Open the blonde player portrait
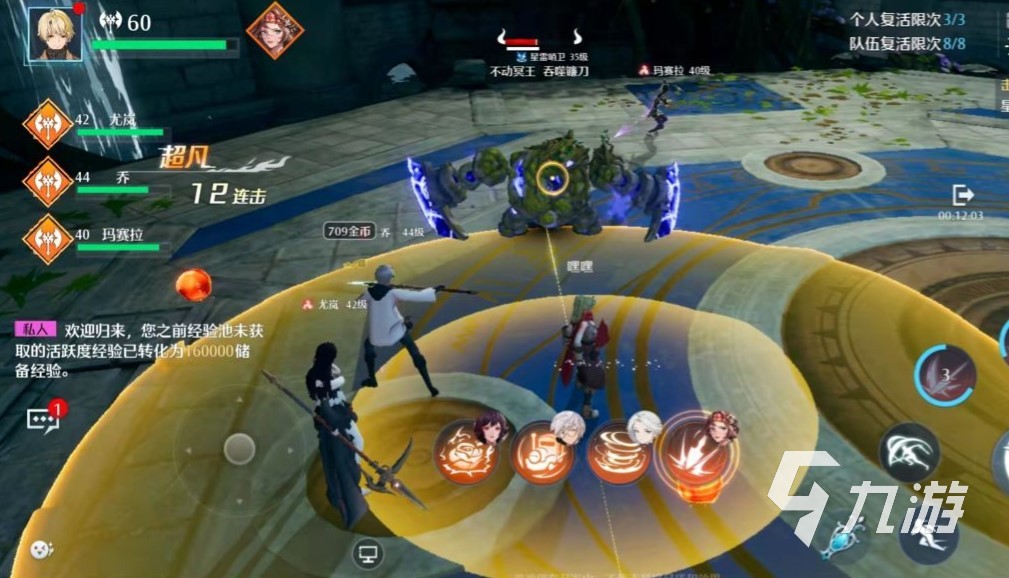 click(x=55, y=33)
